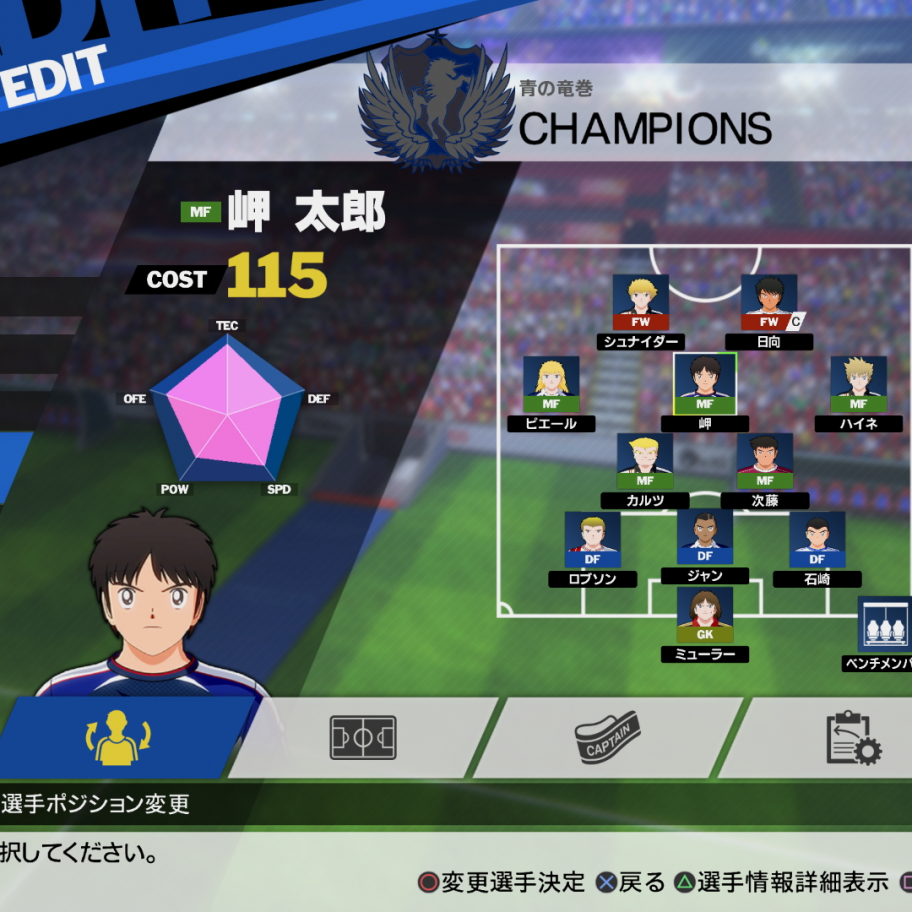The width and height of the screenshot is (912, 912).
Task: Open the formation pitch tab
Action: click(363, 738)
